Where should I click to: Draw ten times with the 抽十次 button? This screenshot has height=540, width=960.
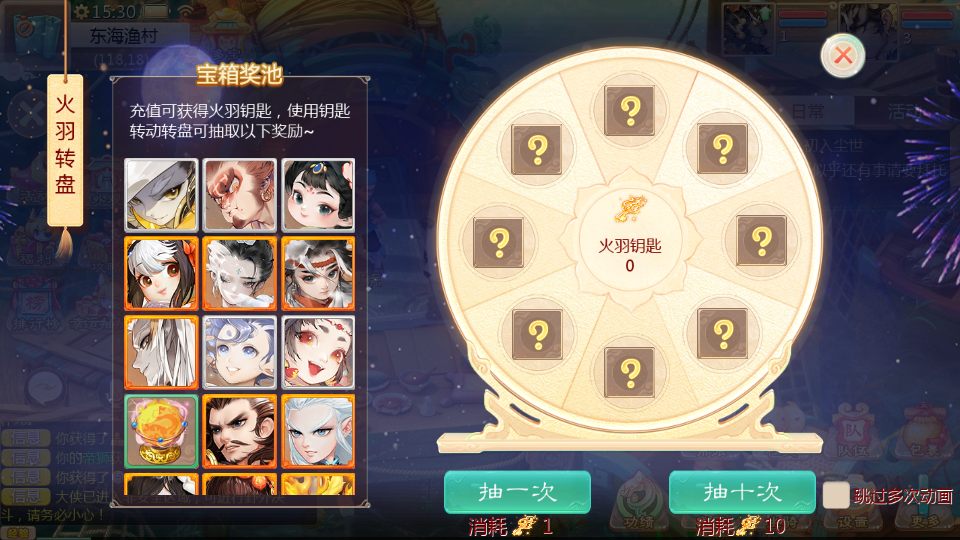click(742, 492)
